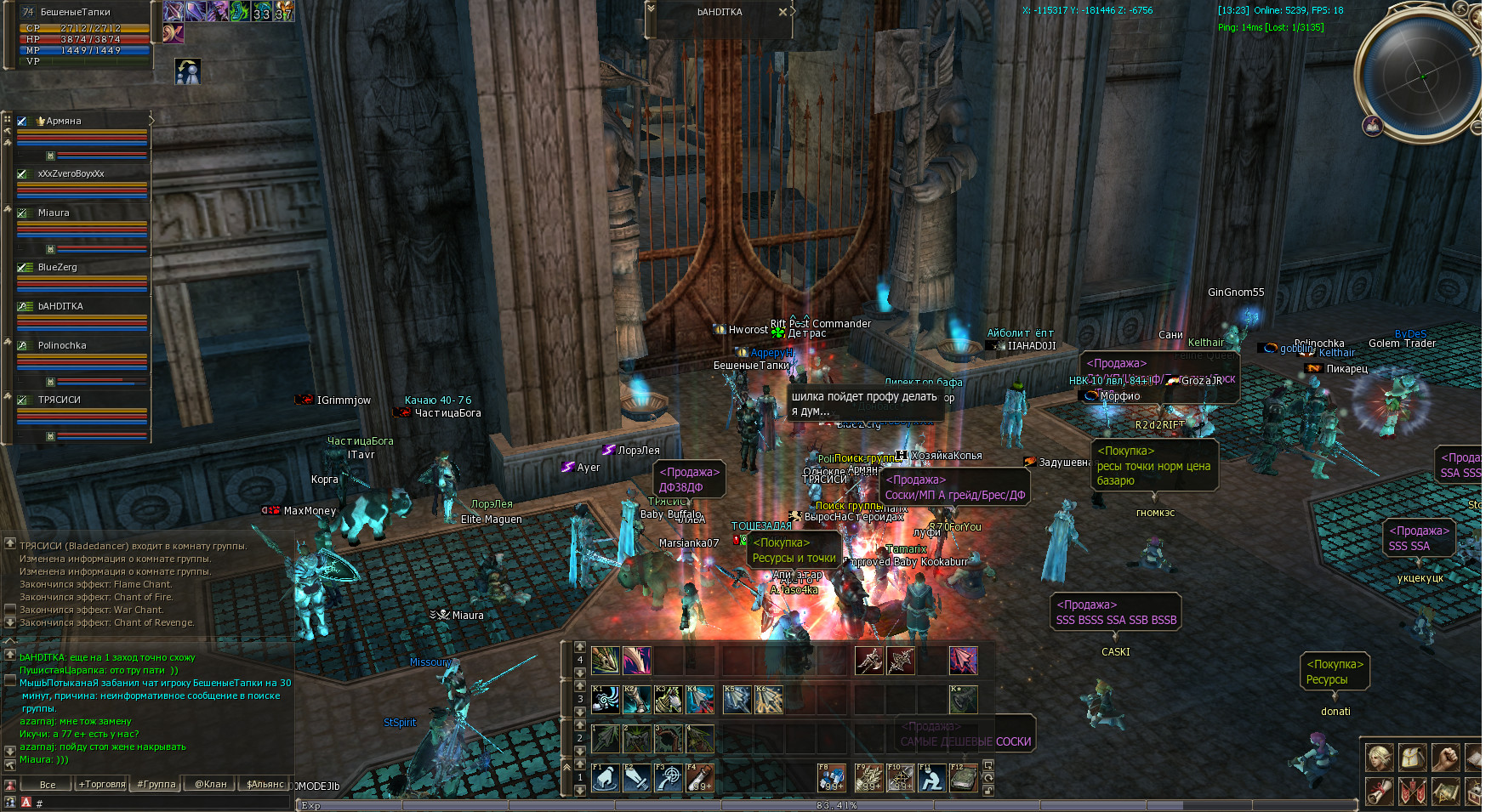This screenshot has width=1497, height=812.
Task: Open the F12 green book shortcut
Action: click(963, 778)
